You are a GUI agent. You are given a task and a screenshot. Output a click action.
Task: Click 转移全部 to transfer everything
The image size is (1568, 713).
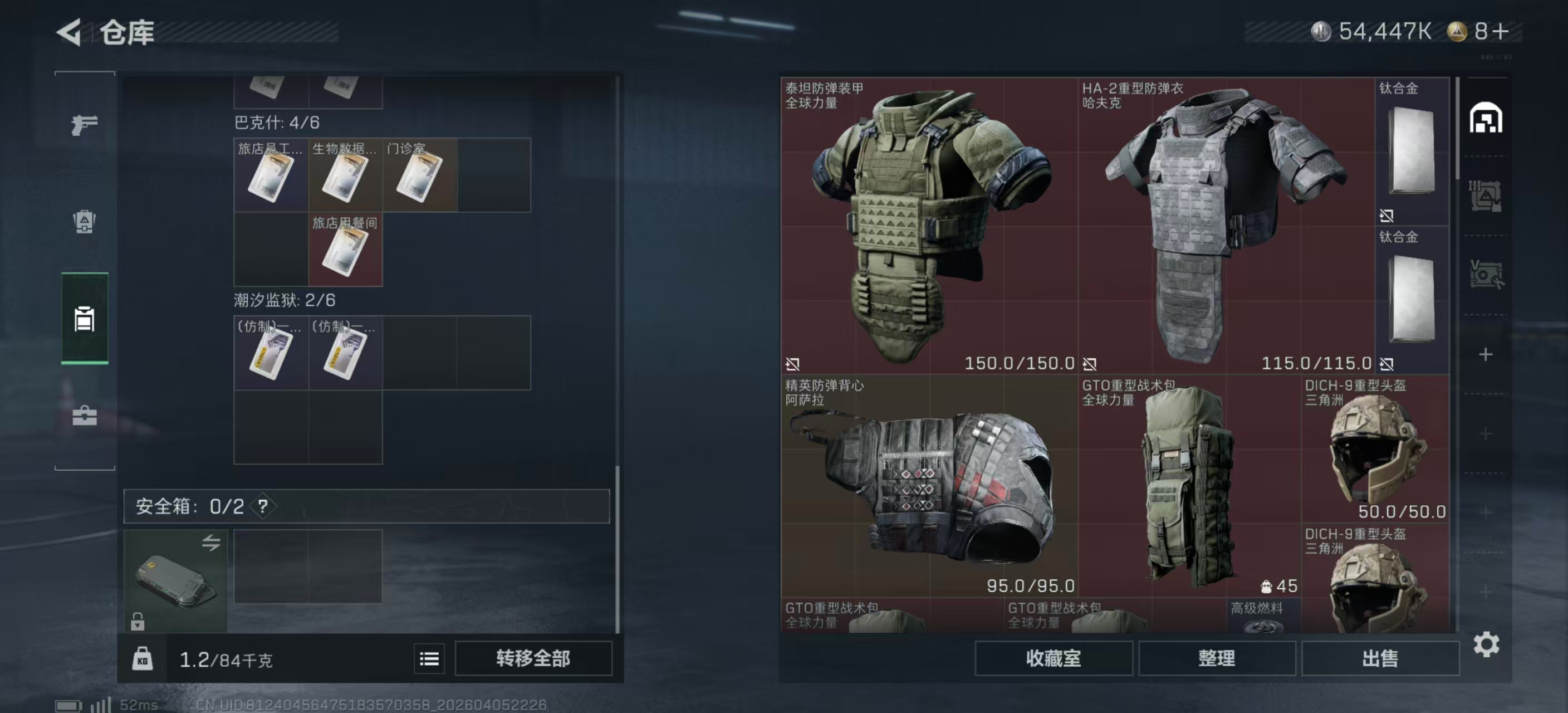533,658
